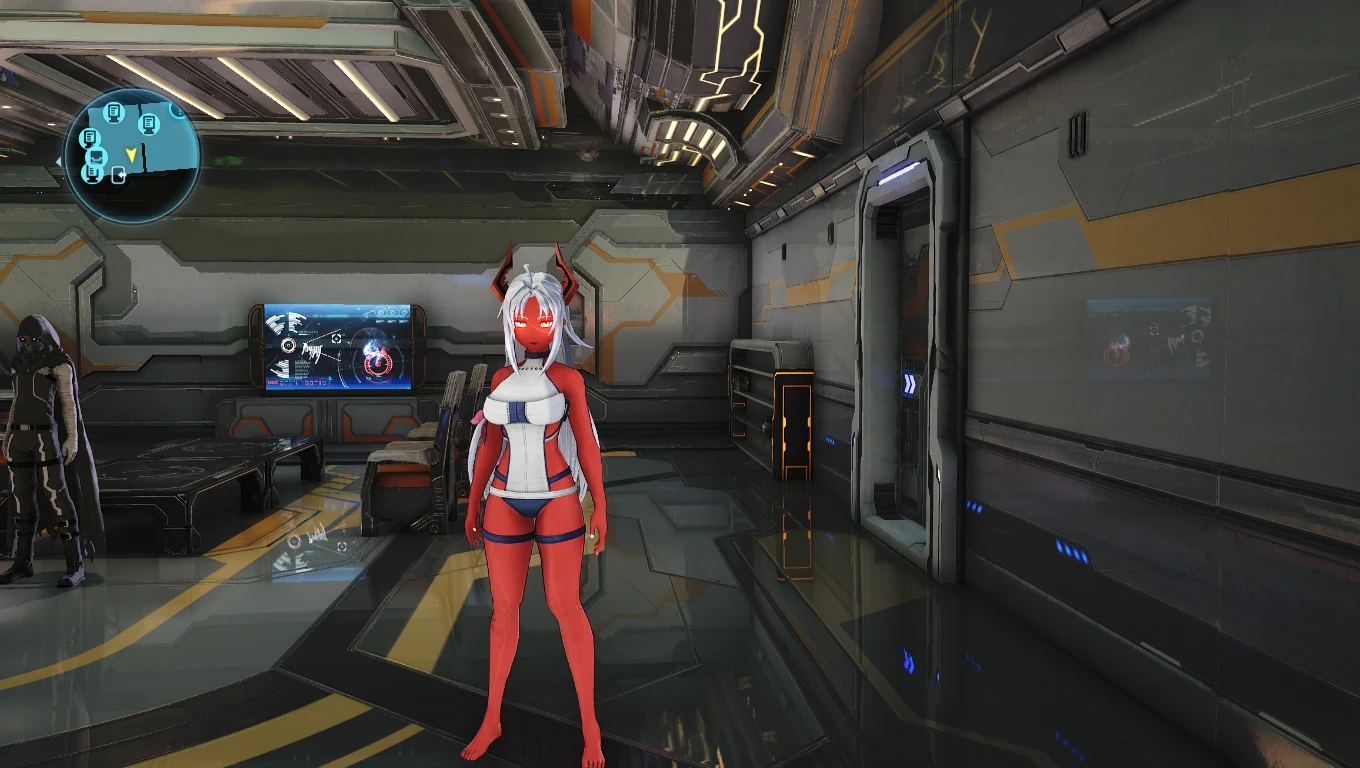Select the orange target ring on the console monitor
The width and height of the screenshot is (1360, 768).
(288, 346)
